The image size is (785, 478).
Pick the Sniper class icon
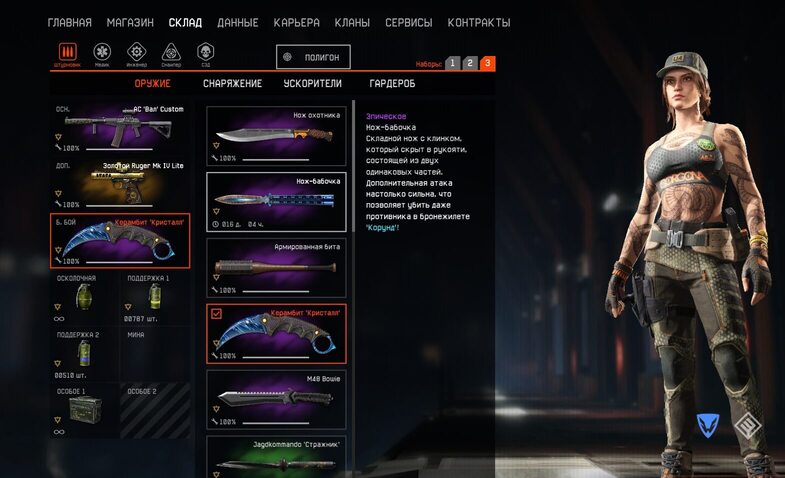coord(172,52)
